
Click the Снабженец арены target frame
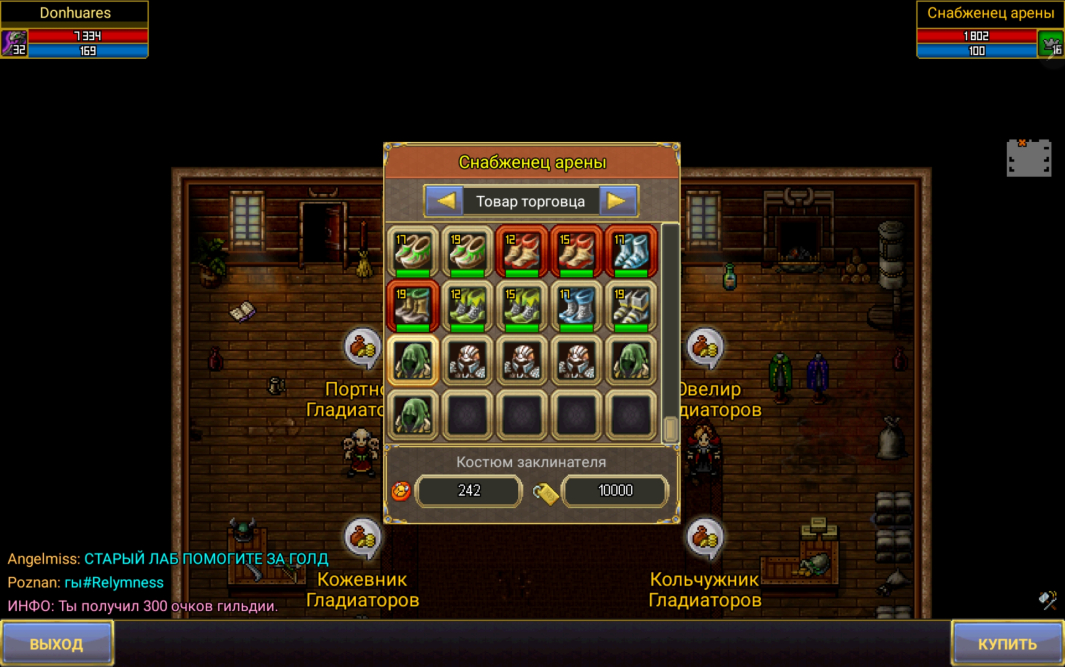point(989,29)
